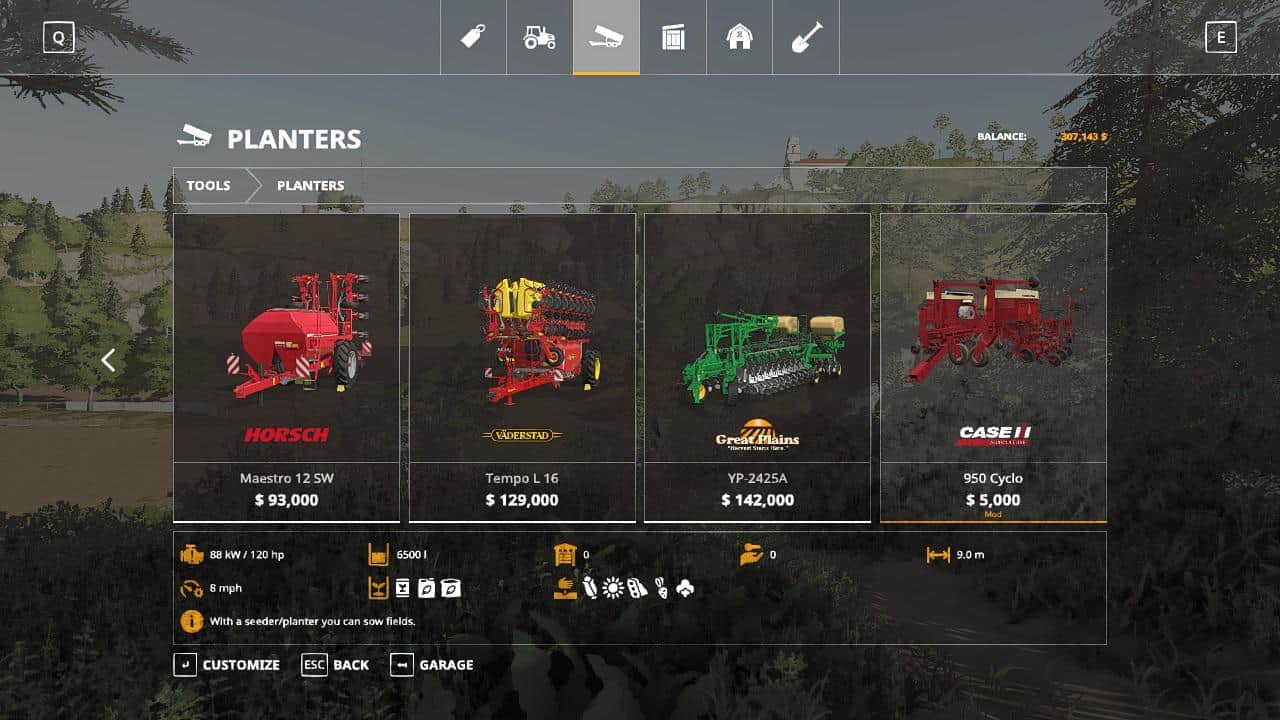
Task: Select the highlighted tools trailer tab
Action: [x=606, y=37]
